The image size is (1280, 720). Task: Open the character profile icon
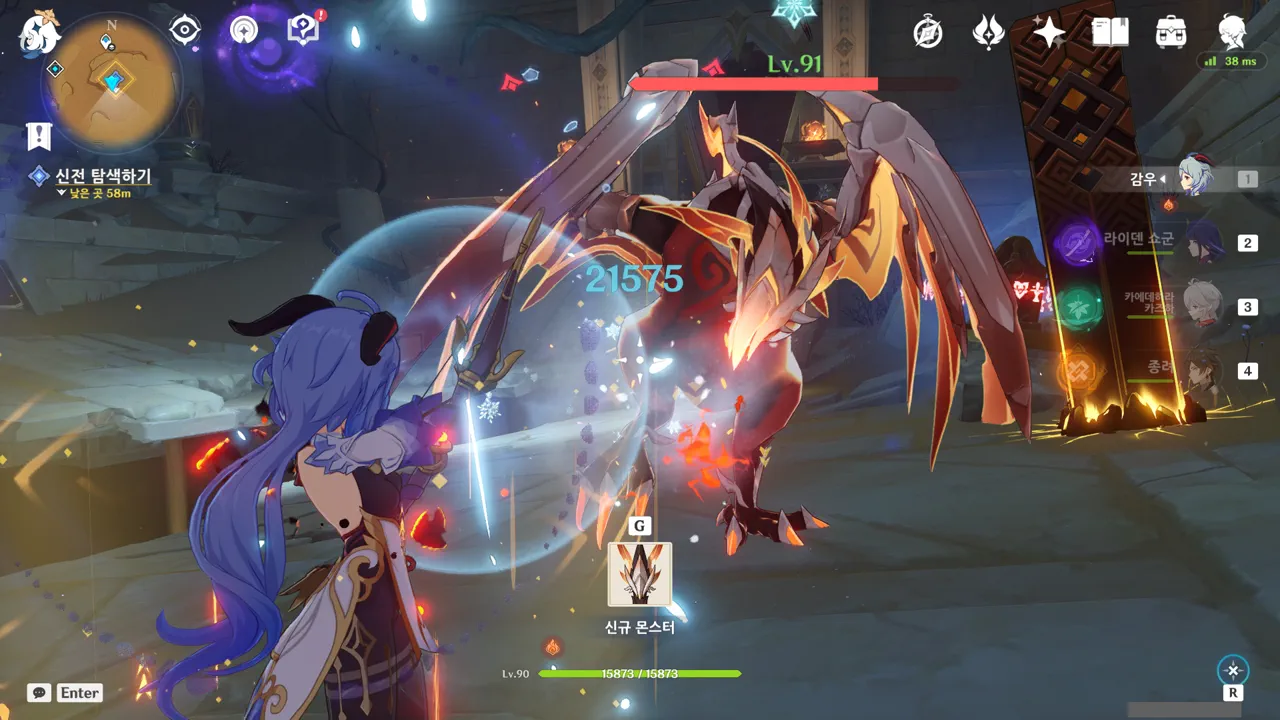click(x=1232, y=33)
